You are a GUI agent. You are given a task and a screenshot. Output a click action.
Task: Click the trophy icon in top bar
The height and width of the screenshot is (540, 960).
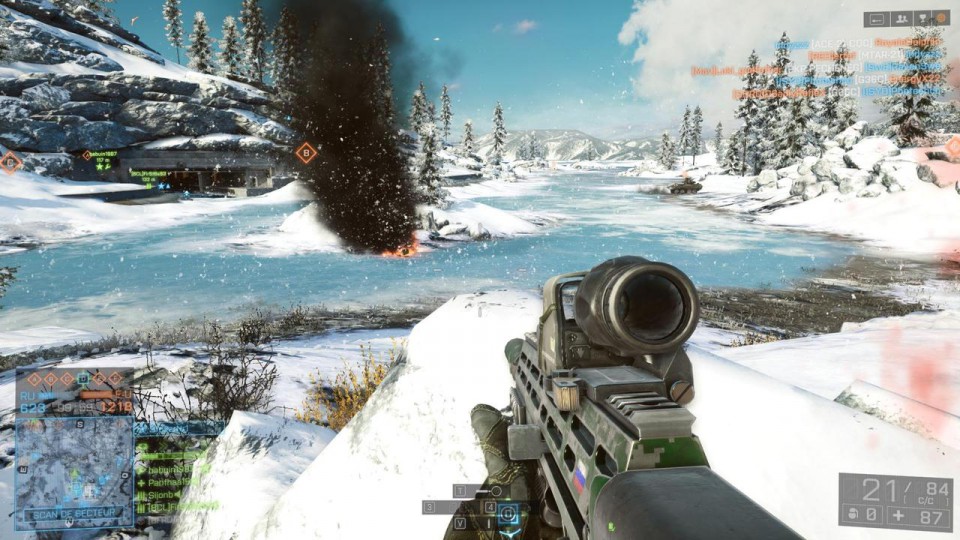click(921, 18)
